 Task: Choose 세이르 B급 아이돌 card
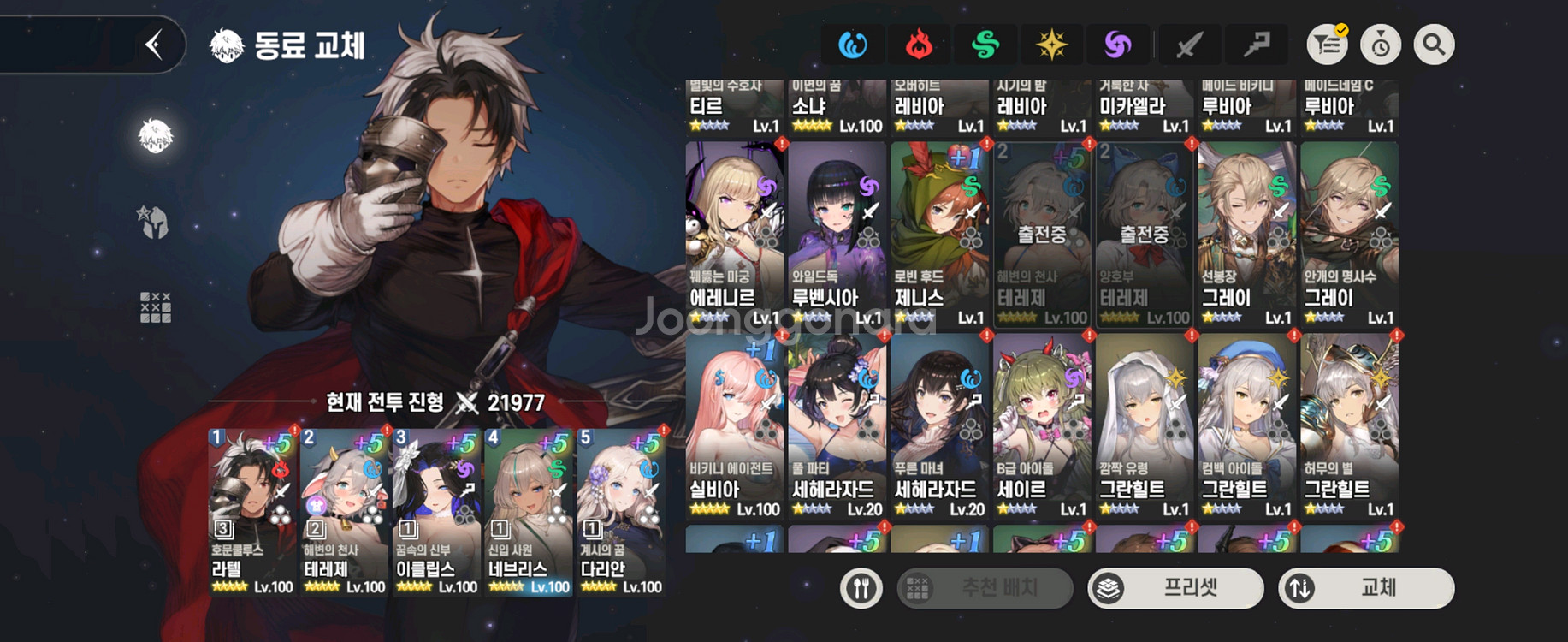click(1042, 426)
